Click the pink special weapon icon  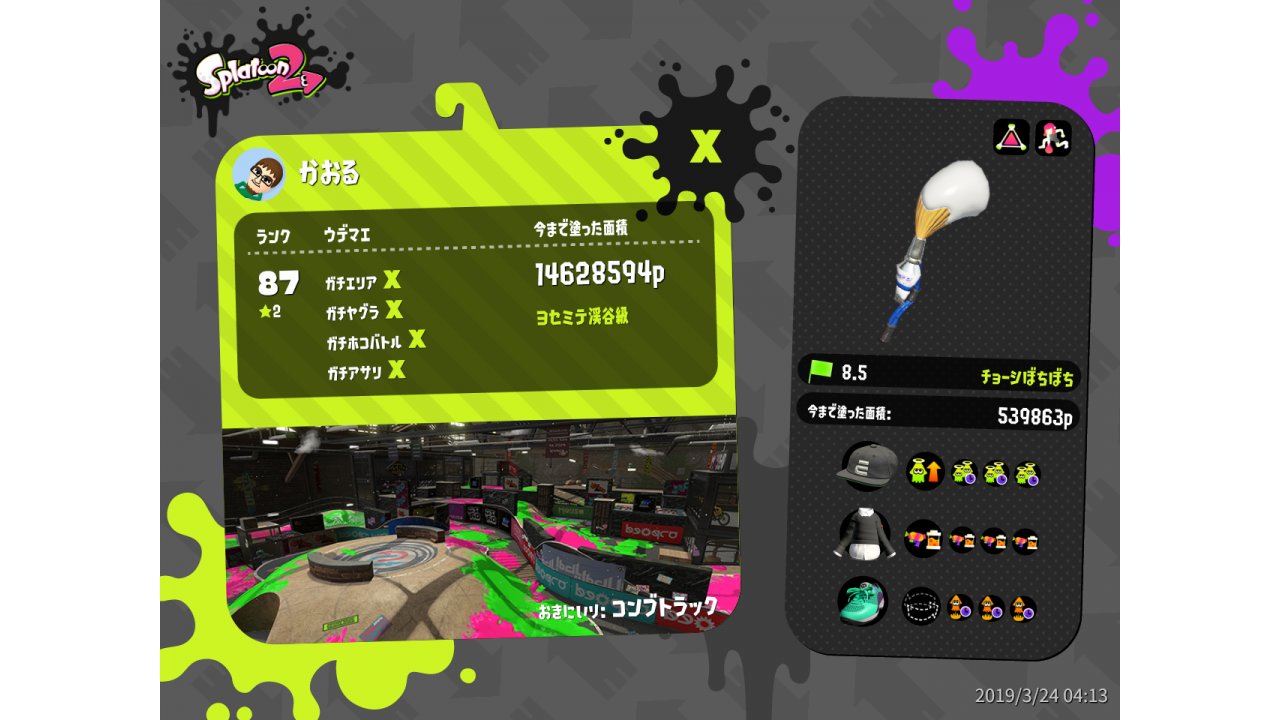tap(1053, 138)
